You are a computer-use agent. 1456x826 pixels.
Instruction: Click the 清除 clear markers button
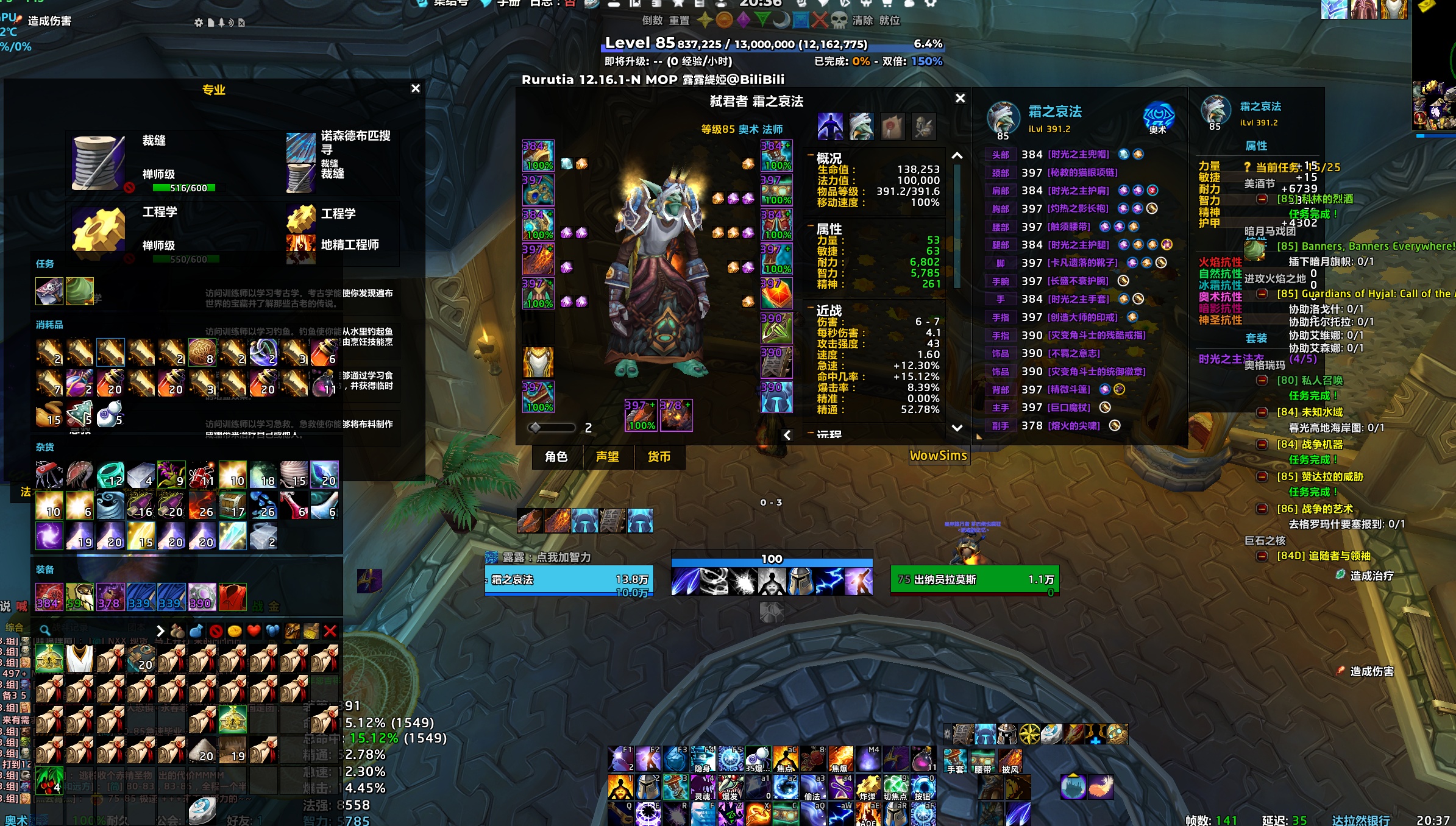[x=862, y=21]
